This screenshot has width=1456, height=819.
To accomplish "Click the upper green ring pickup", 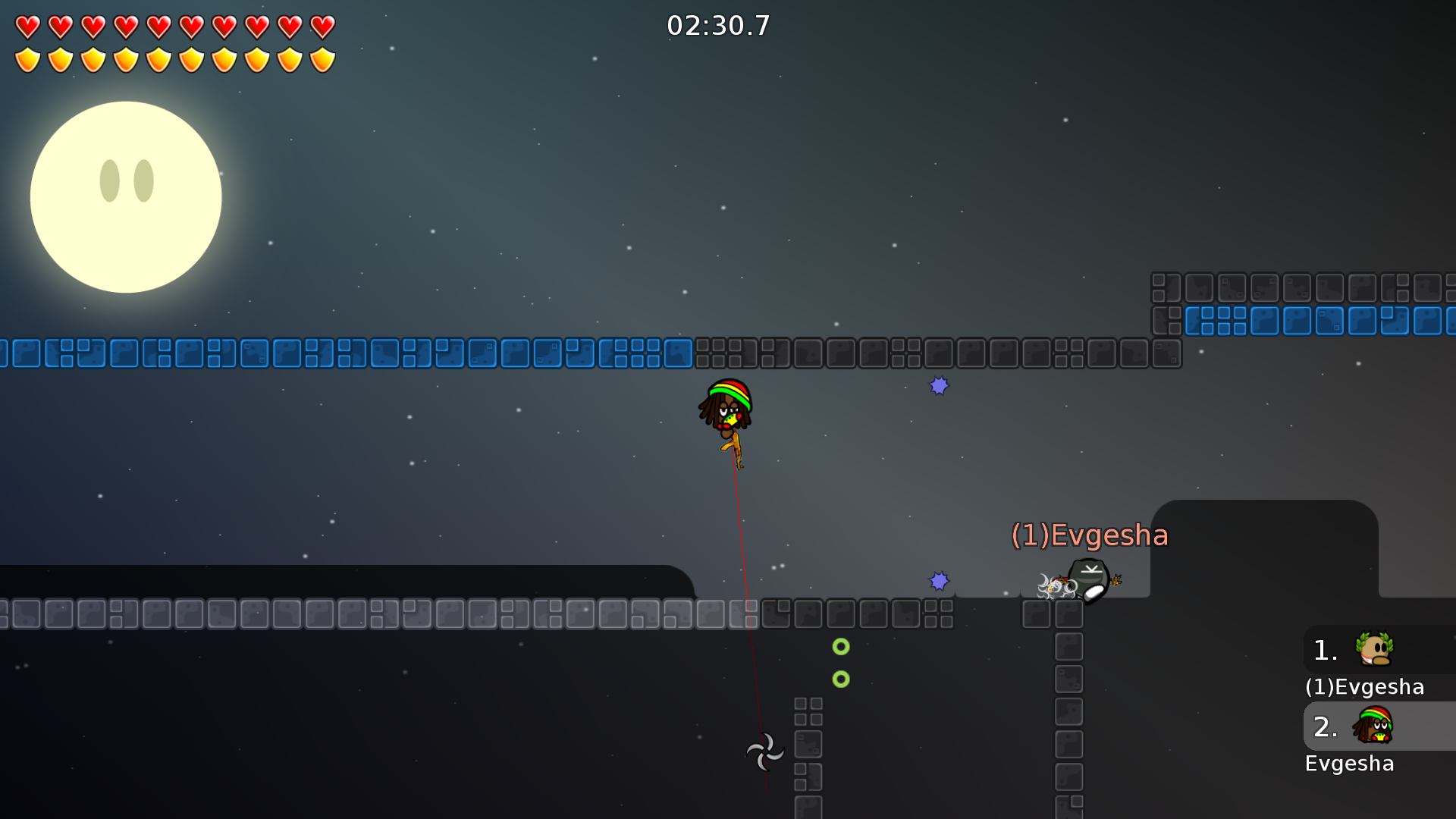I will click(x=840, y=647).
